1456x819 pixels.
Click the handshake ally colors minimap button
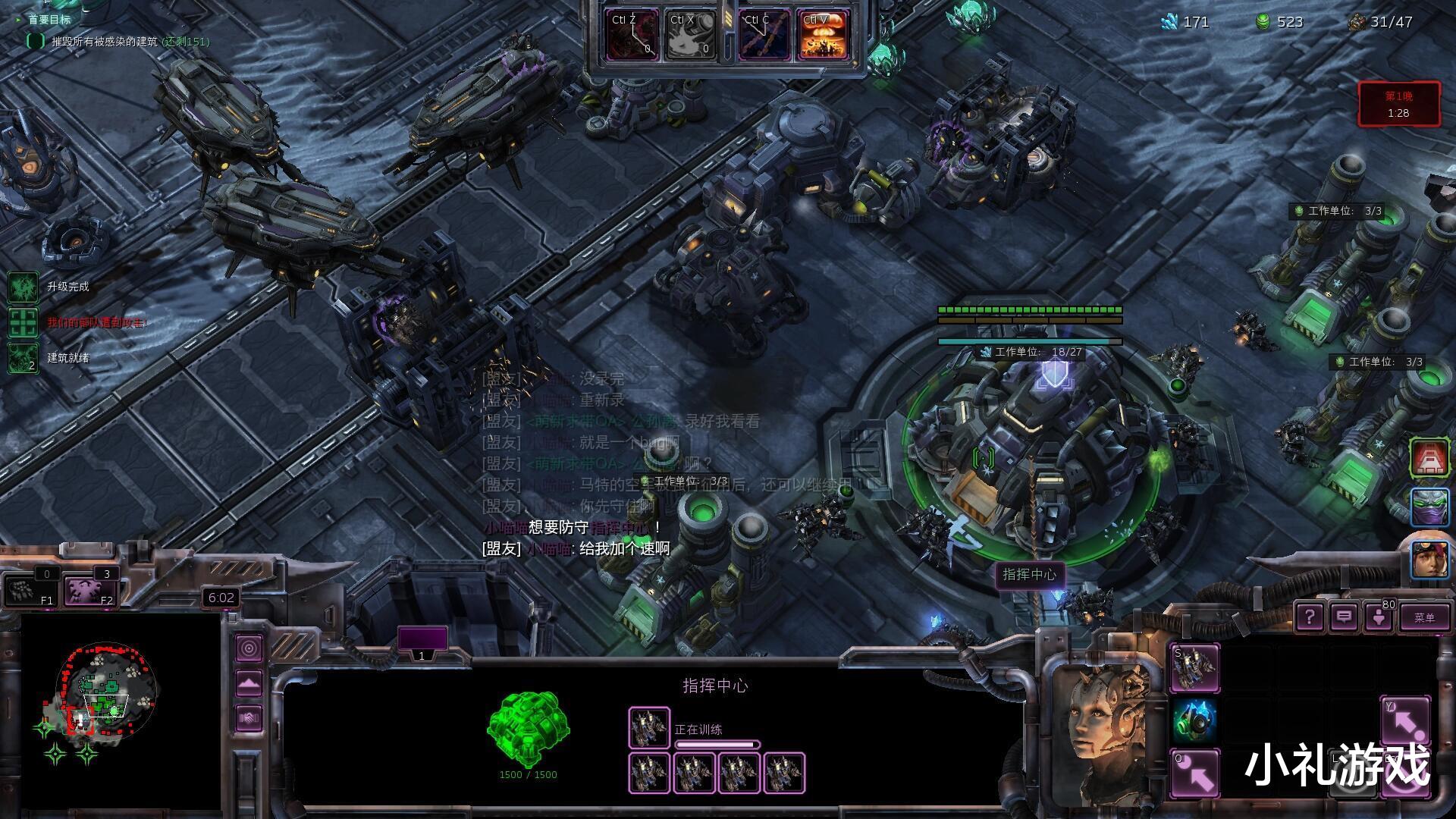[249, 717]
